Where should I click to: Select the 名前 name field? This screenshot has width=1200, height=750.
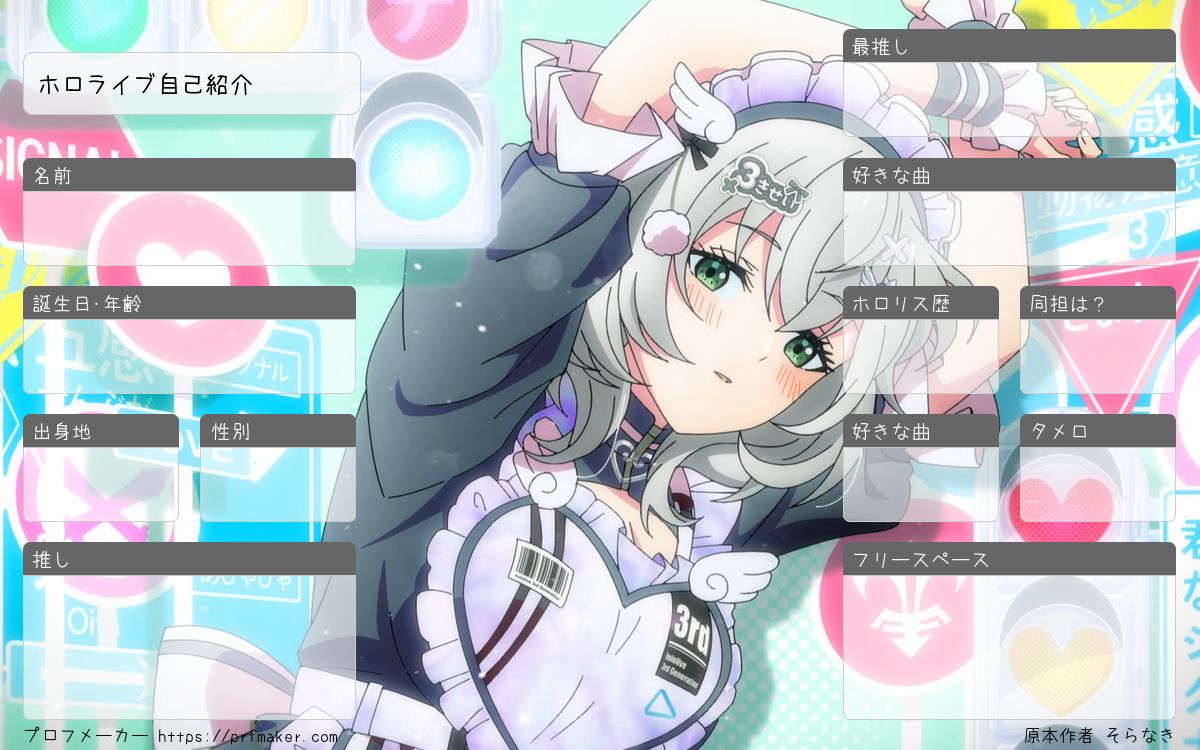189,228
